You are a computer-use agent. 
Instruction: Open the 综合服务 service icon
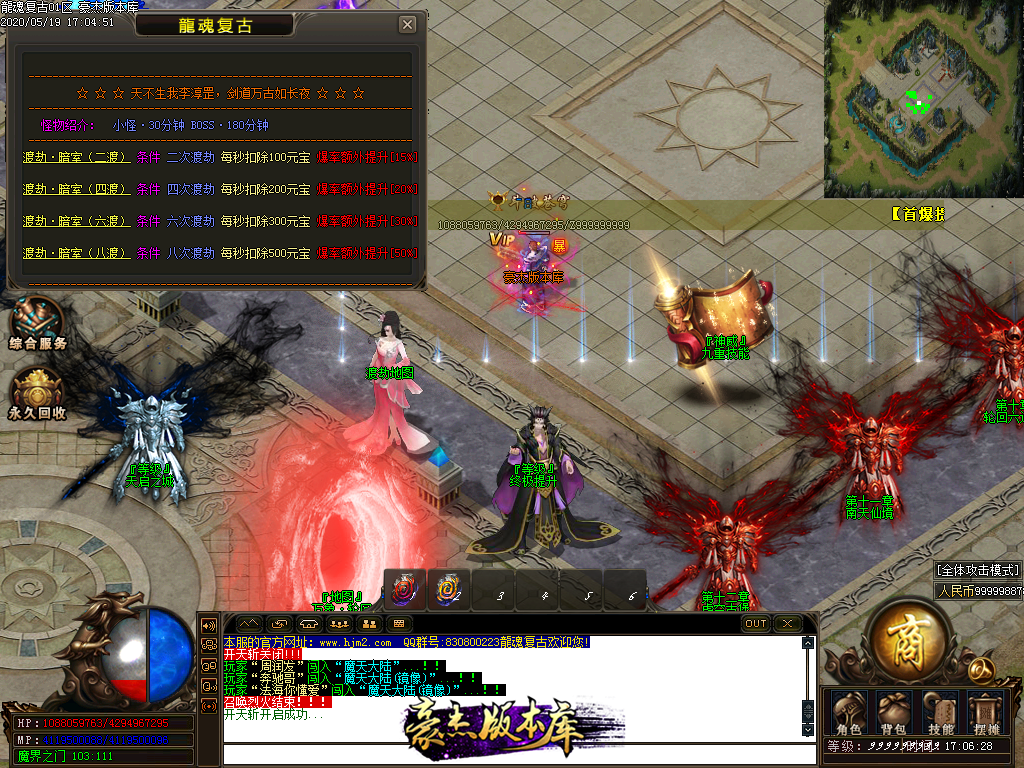[38, 322]
